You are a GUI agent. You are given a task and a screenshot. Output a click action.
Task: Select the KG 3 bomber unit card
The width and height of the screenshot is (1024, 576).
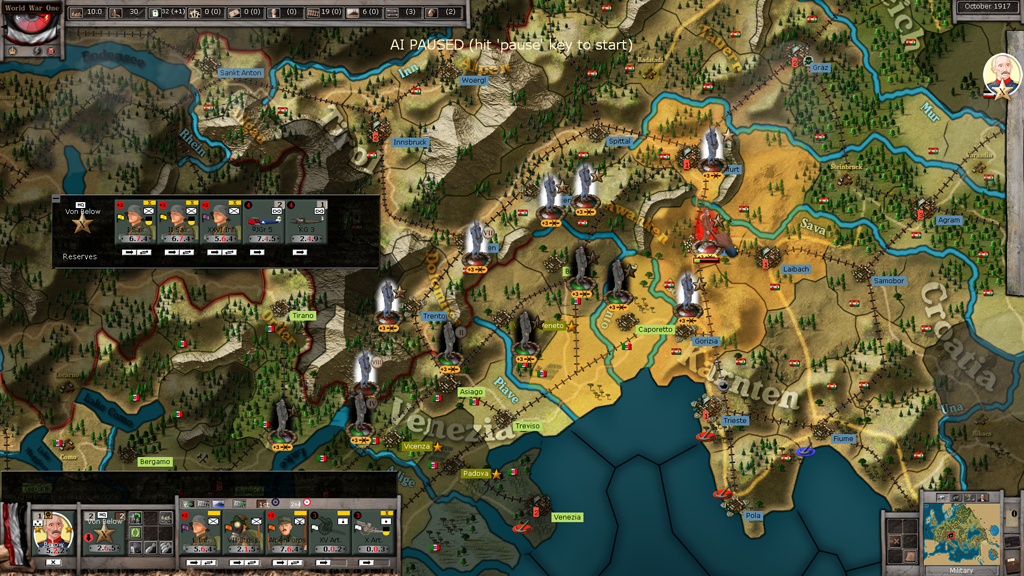[x=305, y=224]
